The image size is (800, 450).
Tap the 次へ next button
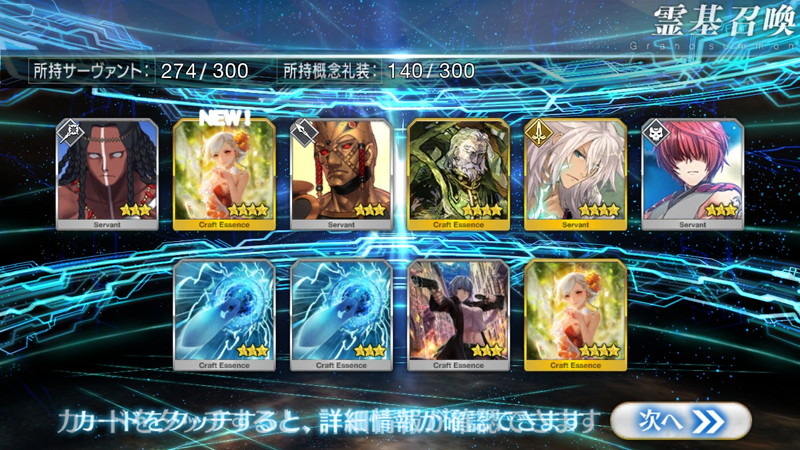click(x=680, y=421)
